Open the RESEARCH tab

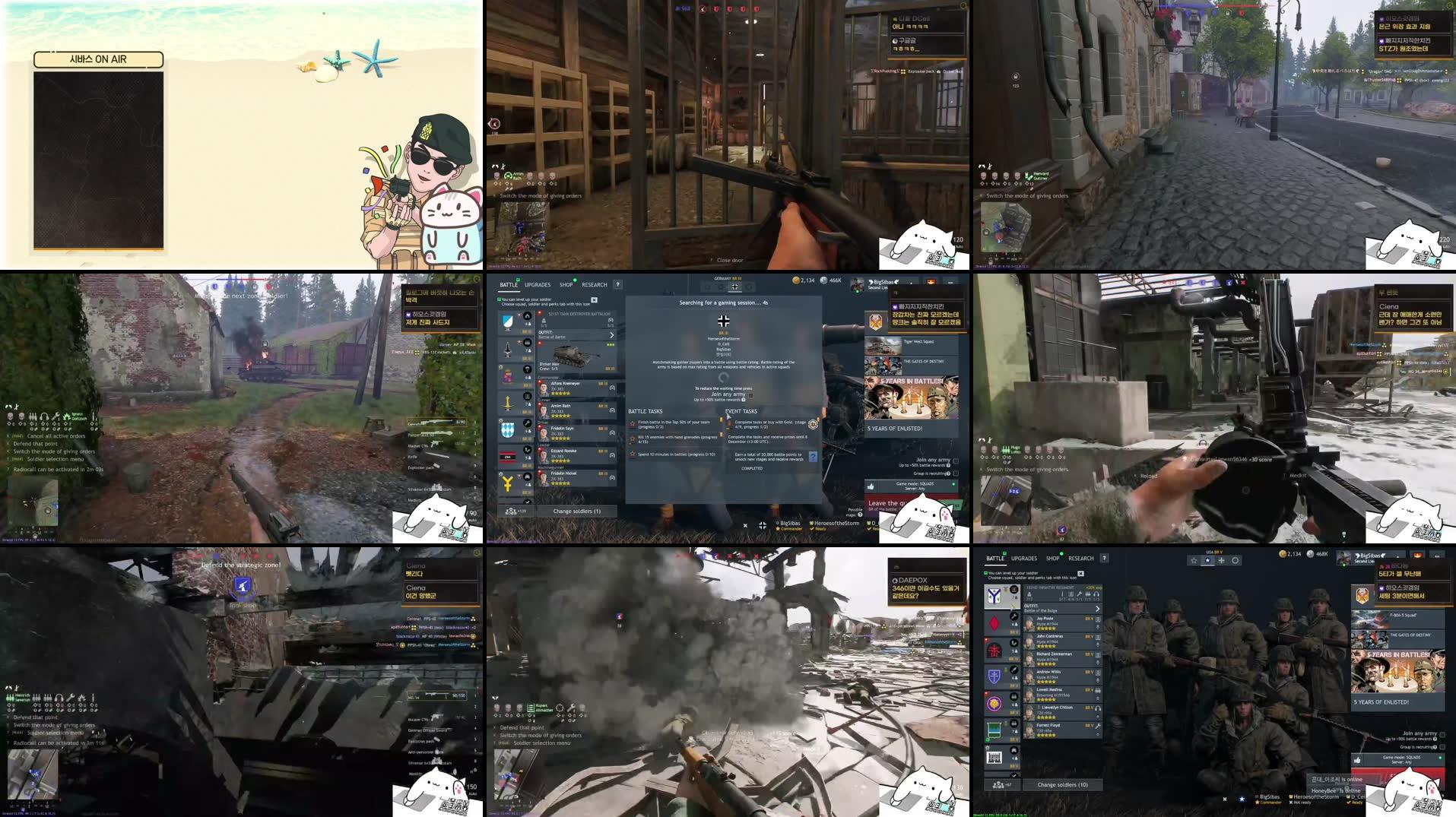point(595,284)
